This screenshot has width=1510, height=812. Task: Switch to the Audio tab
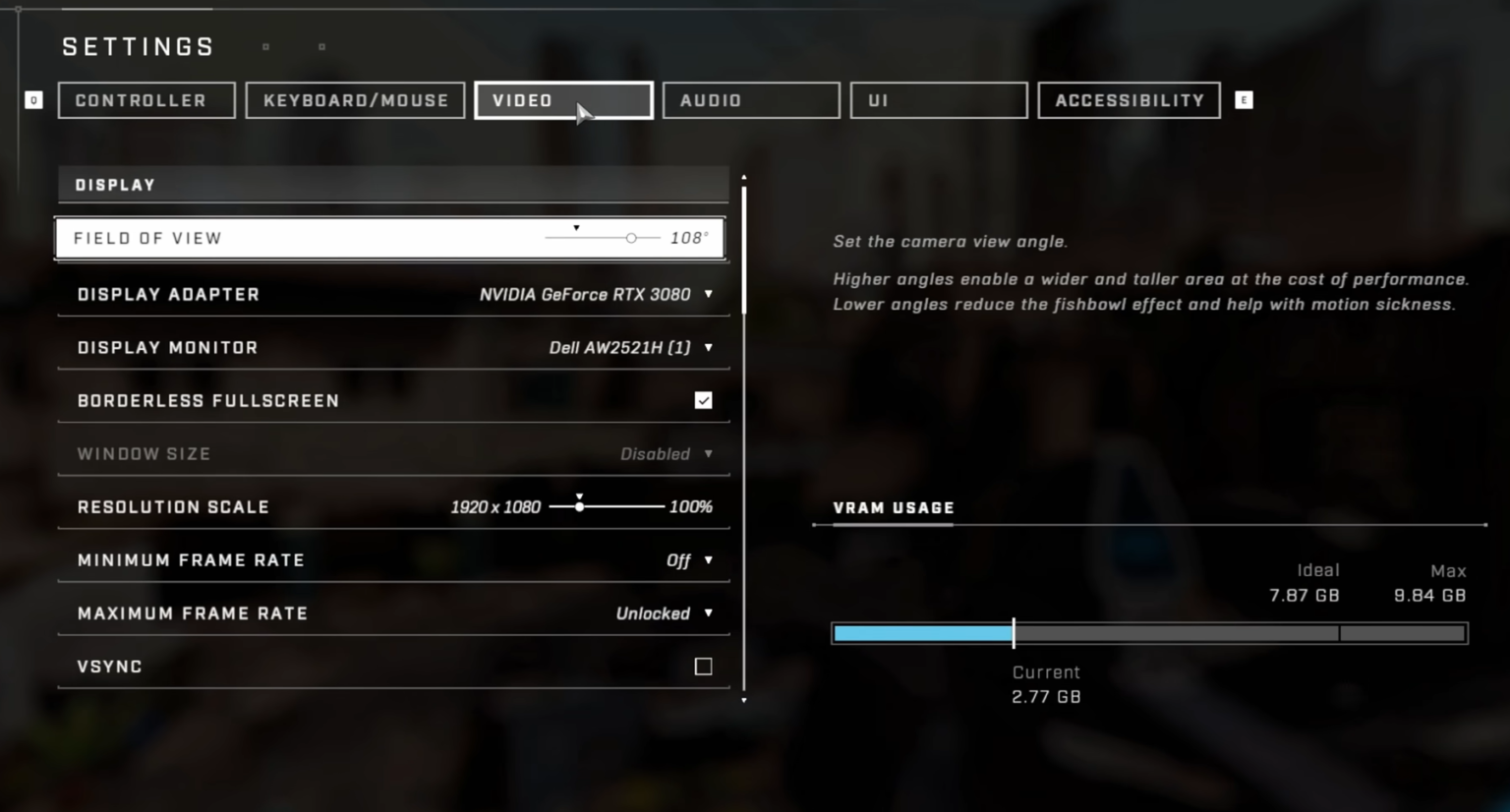750,99
